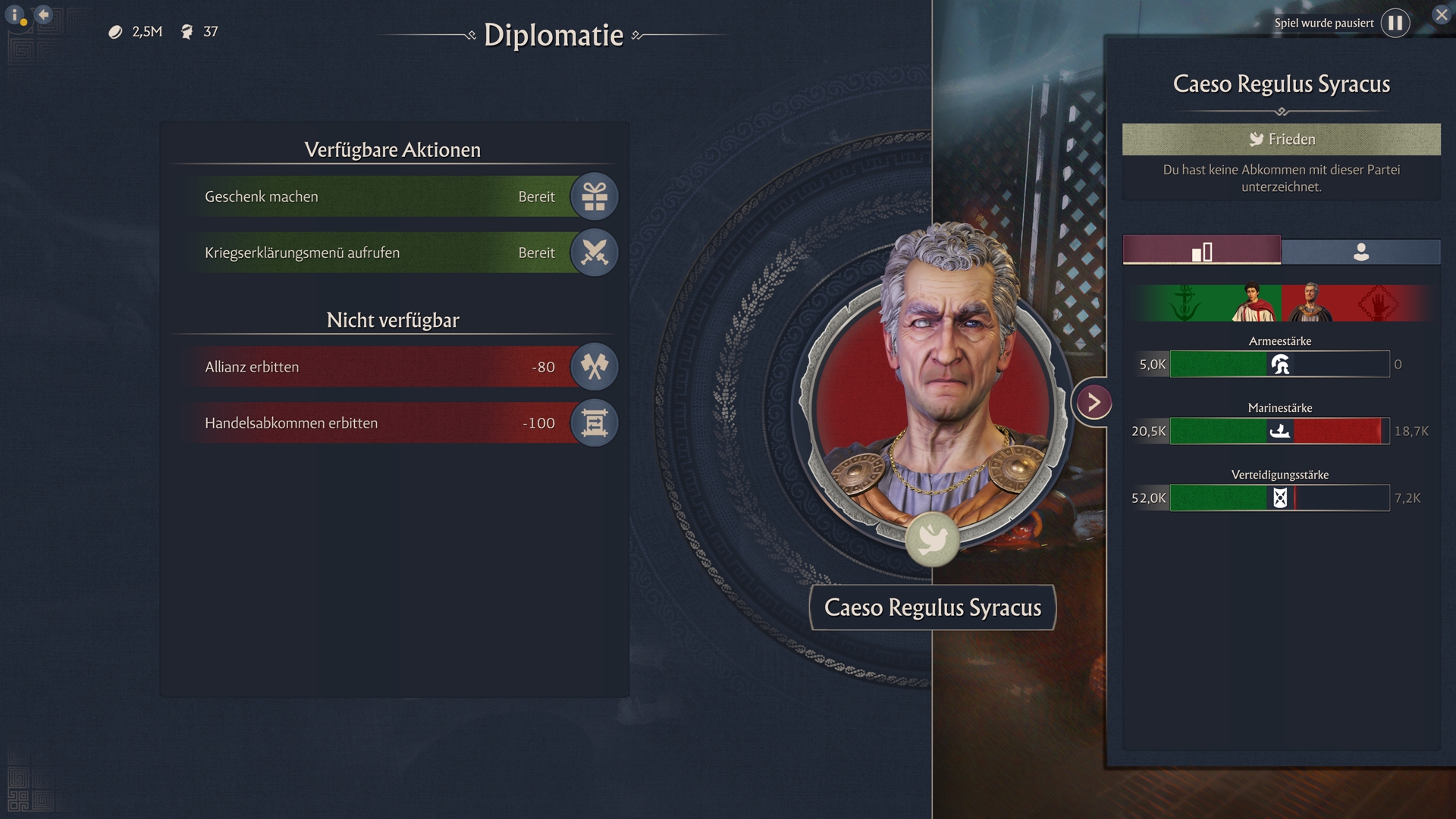The width and height of the screenshot is (1456, 819).
Task: Go back using the arrow button
Action: 43,14
